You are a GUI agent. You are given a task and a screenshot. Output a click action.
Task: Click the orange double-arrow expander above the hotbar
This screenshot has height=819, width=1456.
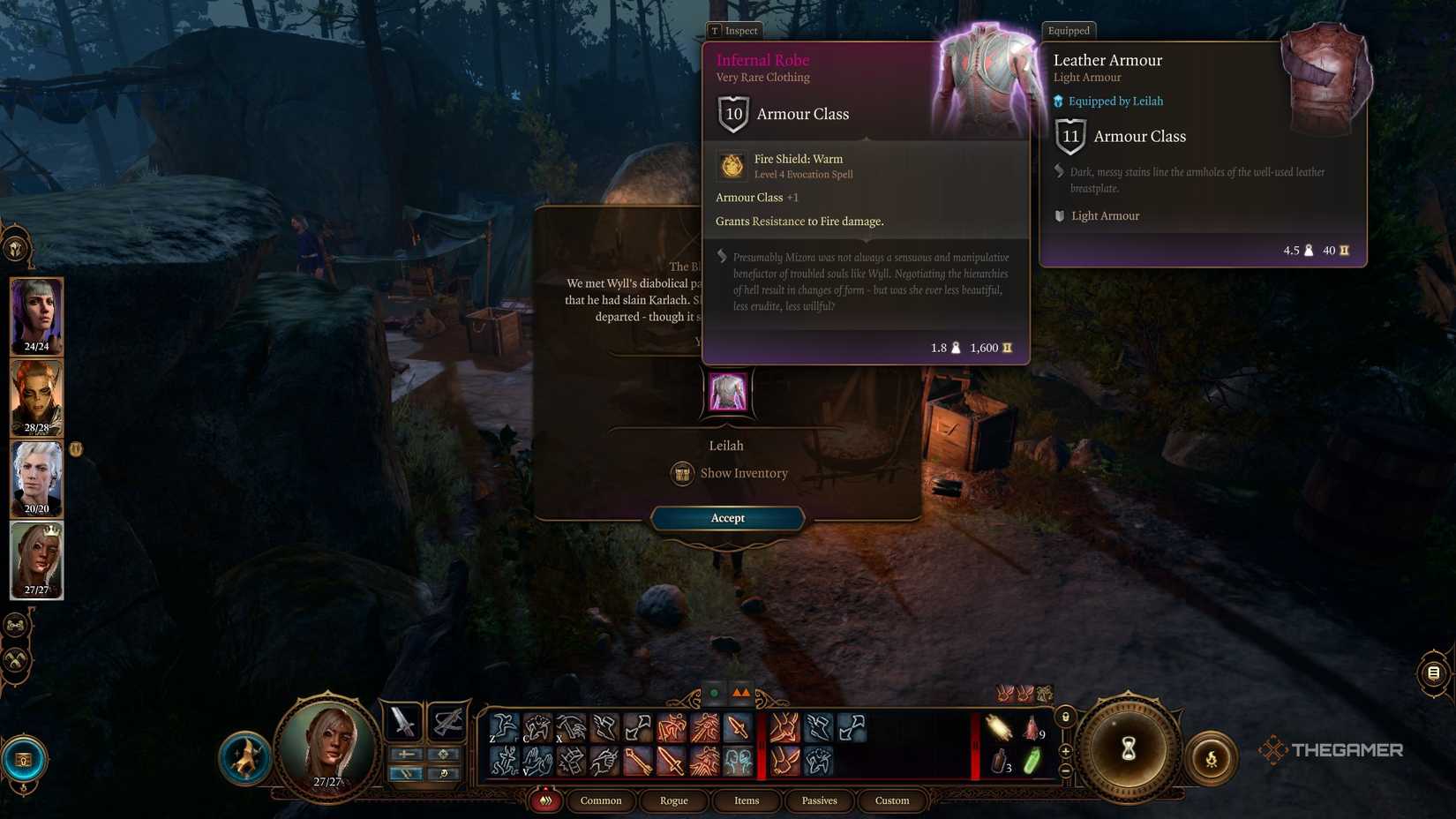(740, 693)
